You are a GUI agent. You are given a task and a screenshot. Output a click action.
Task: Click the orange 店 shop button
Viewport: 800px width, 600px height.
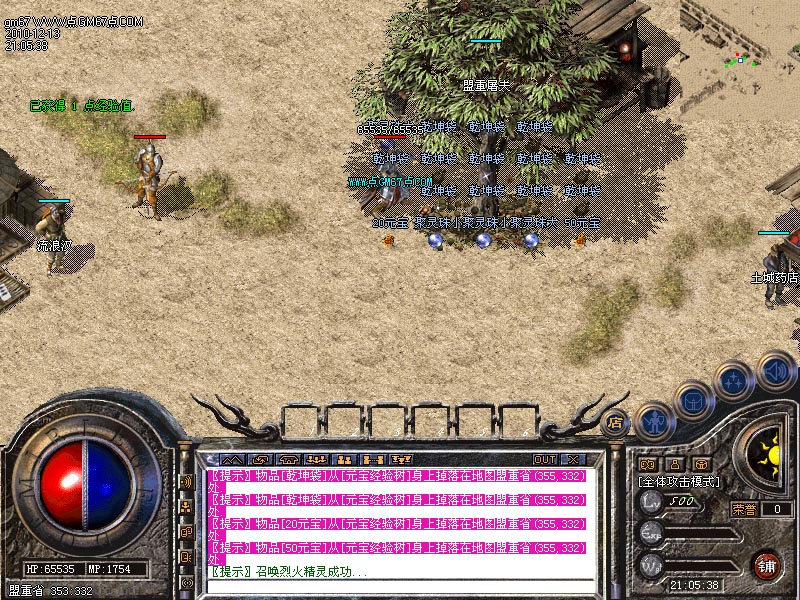click(x=616, y=422)
